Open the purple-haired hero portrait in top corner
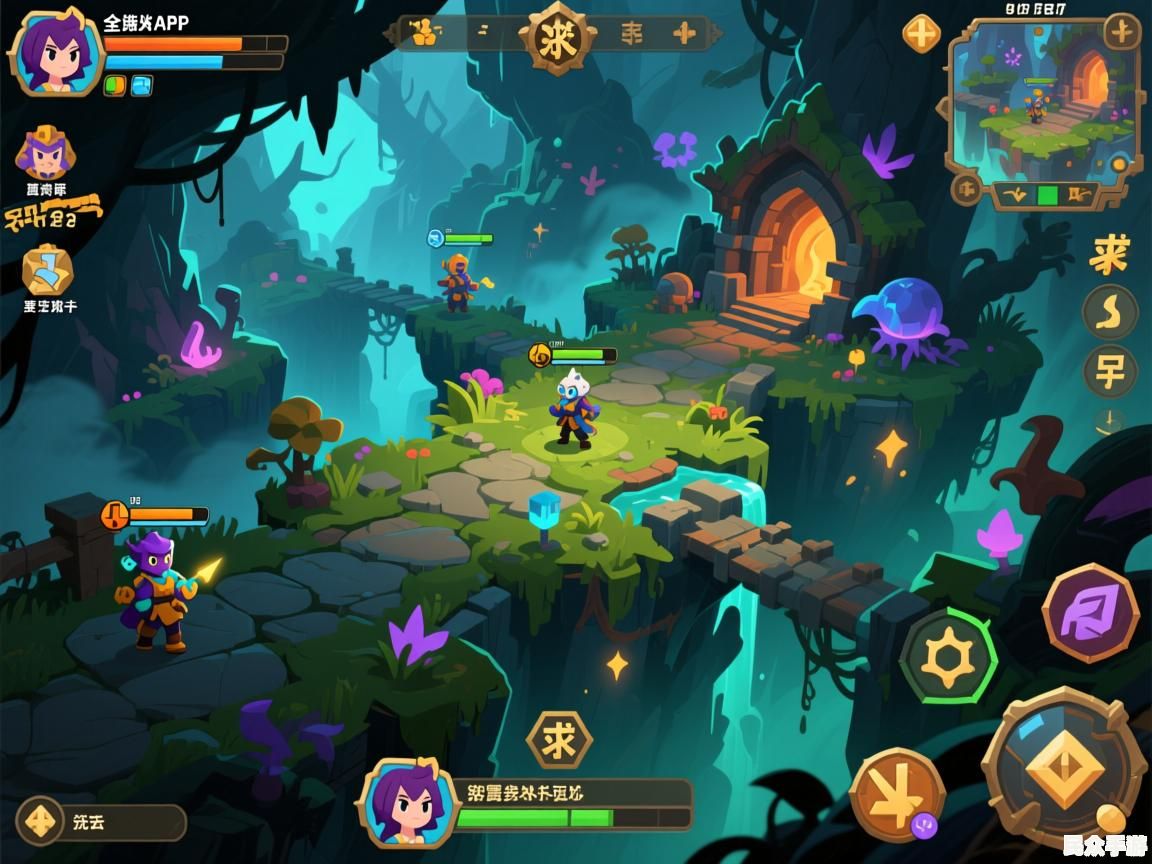The height and width of the screenshot is (864, 1152). click(55, 52)
